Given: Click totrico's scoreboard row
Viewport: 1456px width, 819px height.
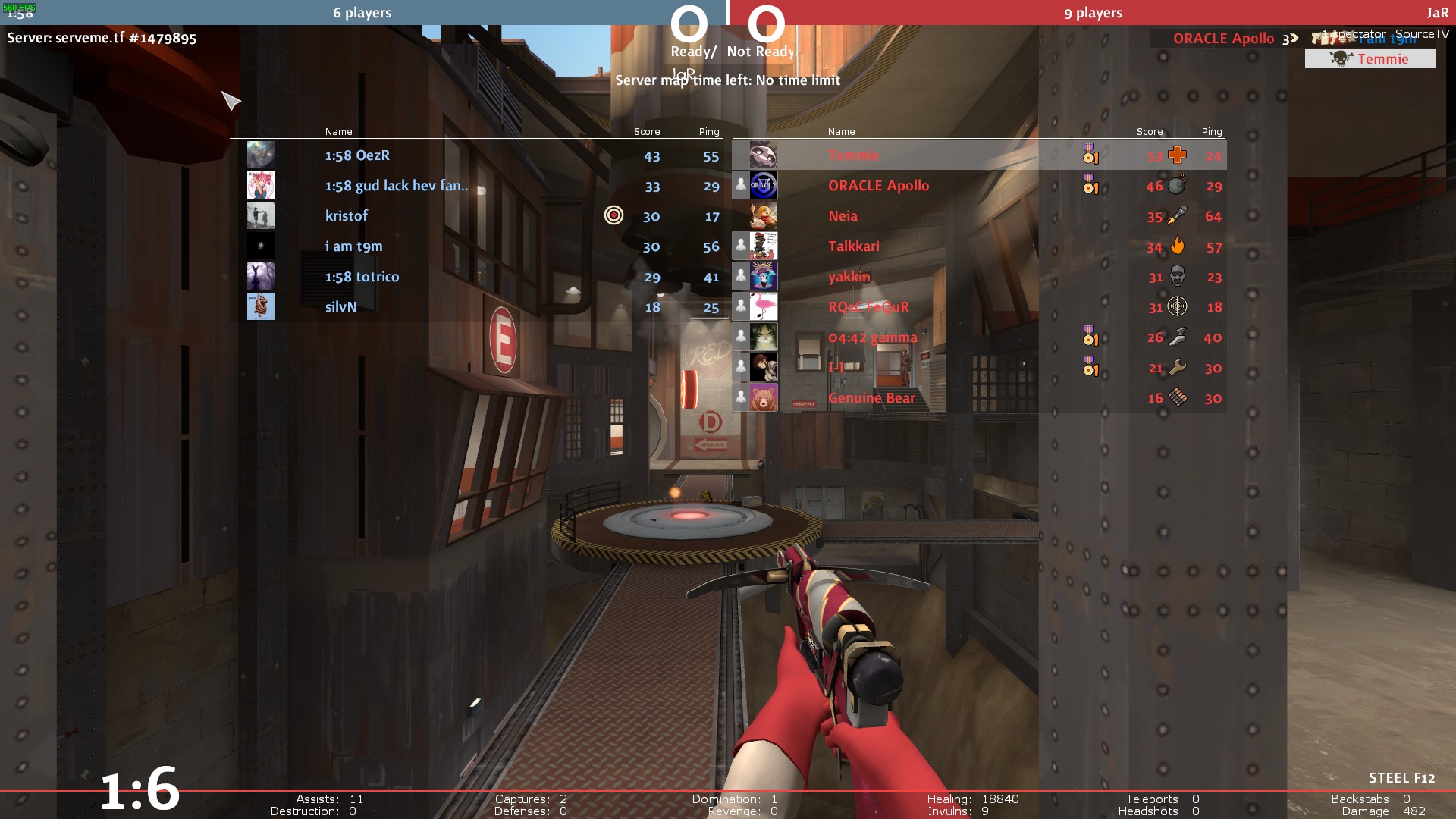Looking at the screenshot, I should 362,277.
